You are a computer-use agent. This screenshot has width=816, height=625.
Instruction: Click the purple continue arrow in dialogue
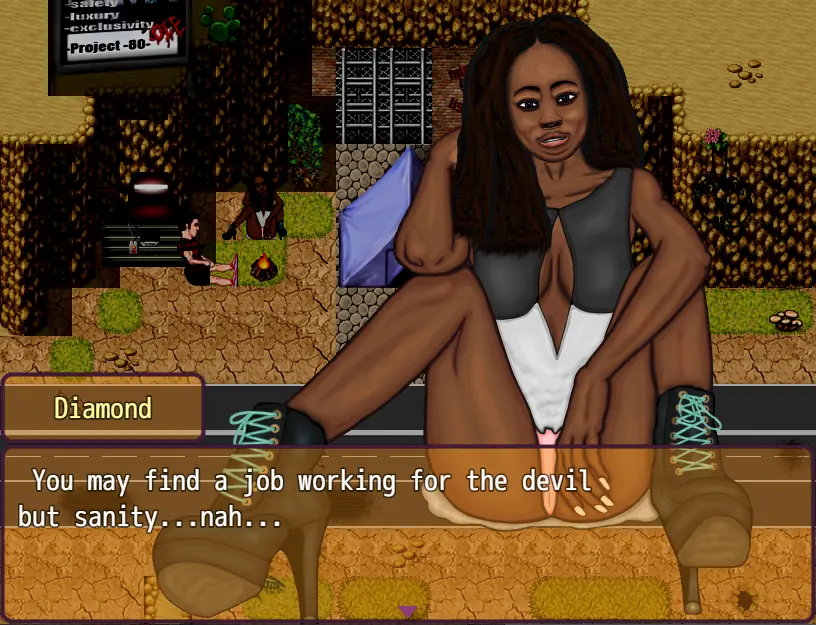coord(407,610)
